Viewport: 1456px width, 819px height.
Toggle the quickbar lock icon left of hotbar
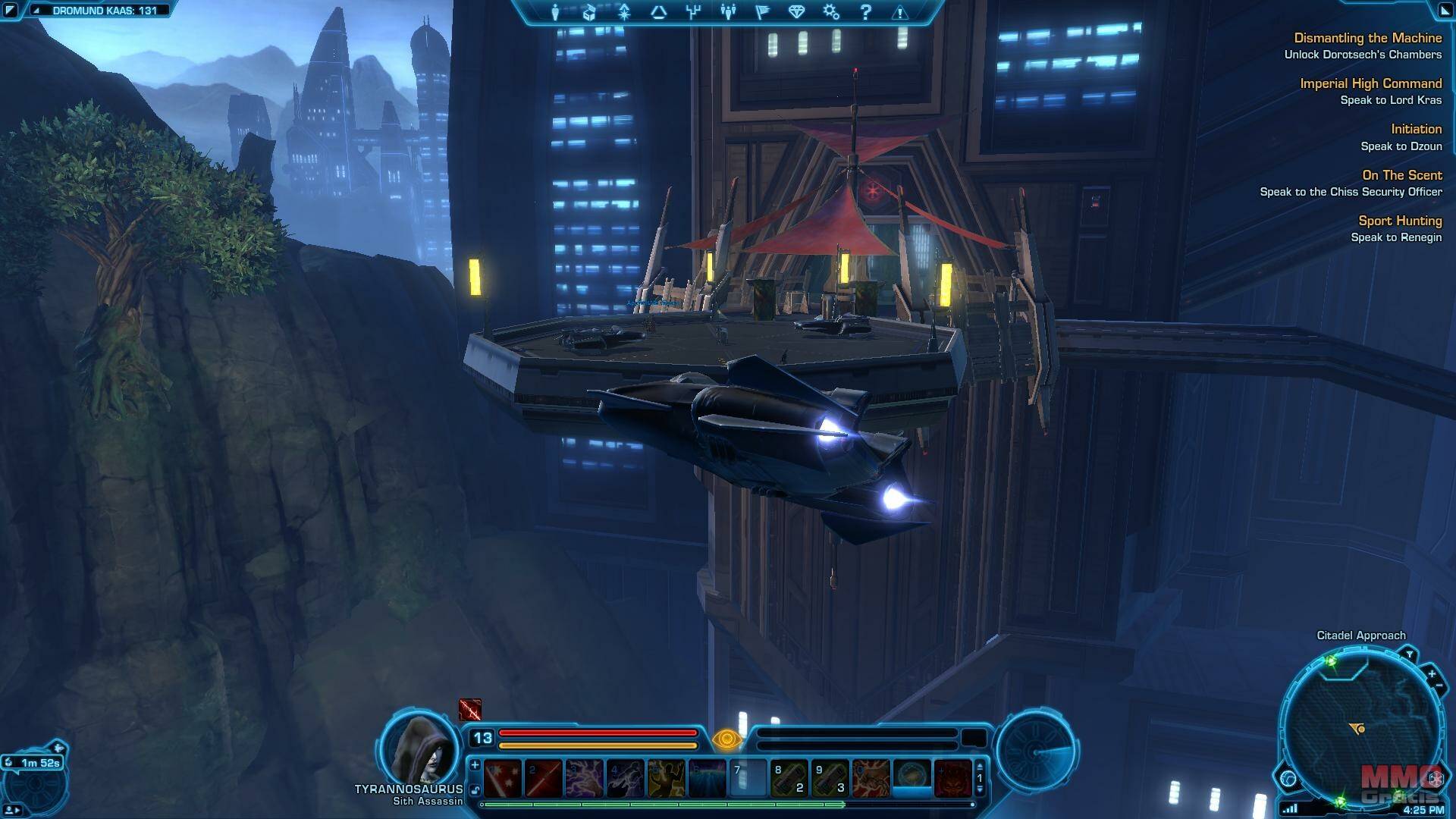(475, 790)
